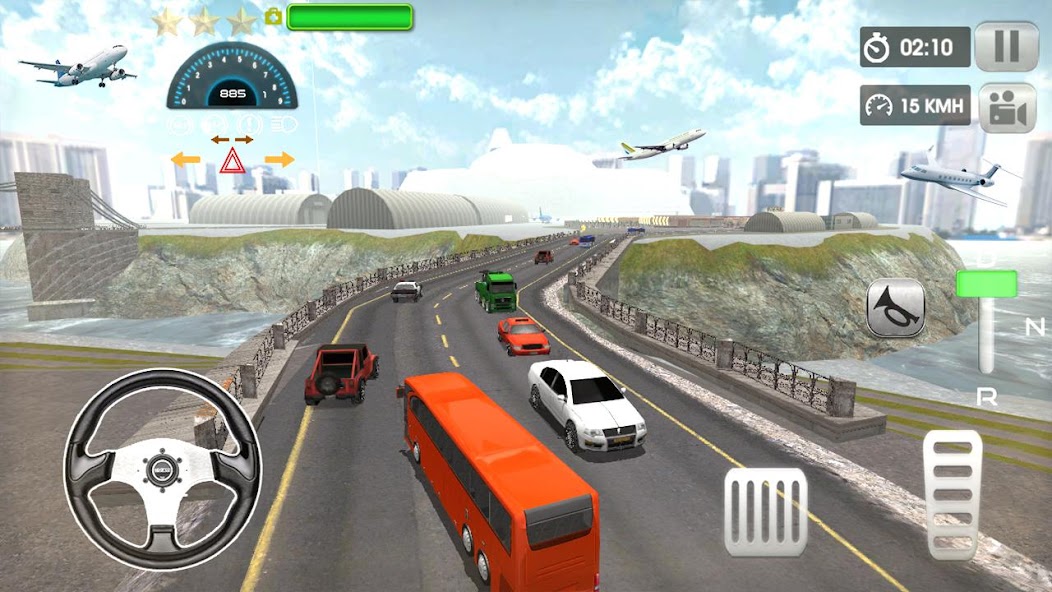Step on the brake pedal
Image resolution: width=1052 pixels, height=592 pixels.
tap(765, 512)
